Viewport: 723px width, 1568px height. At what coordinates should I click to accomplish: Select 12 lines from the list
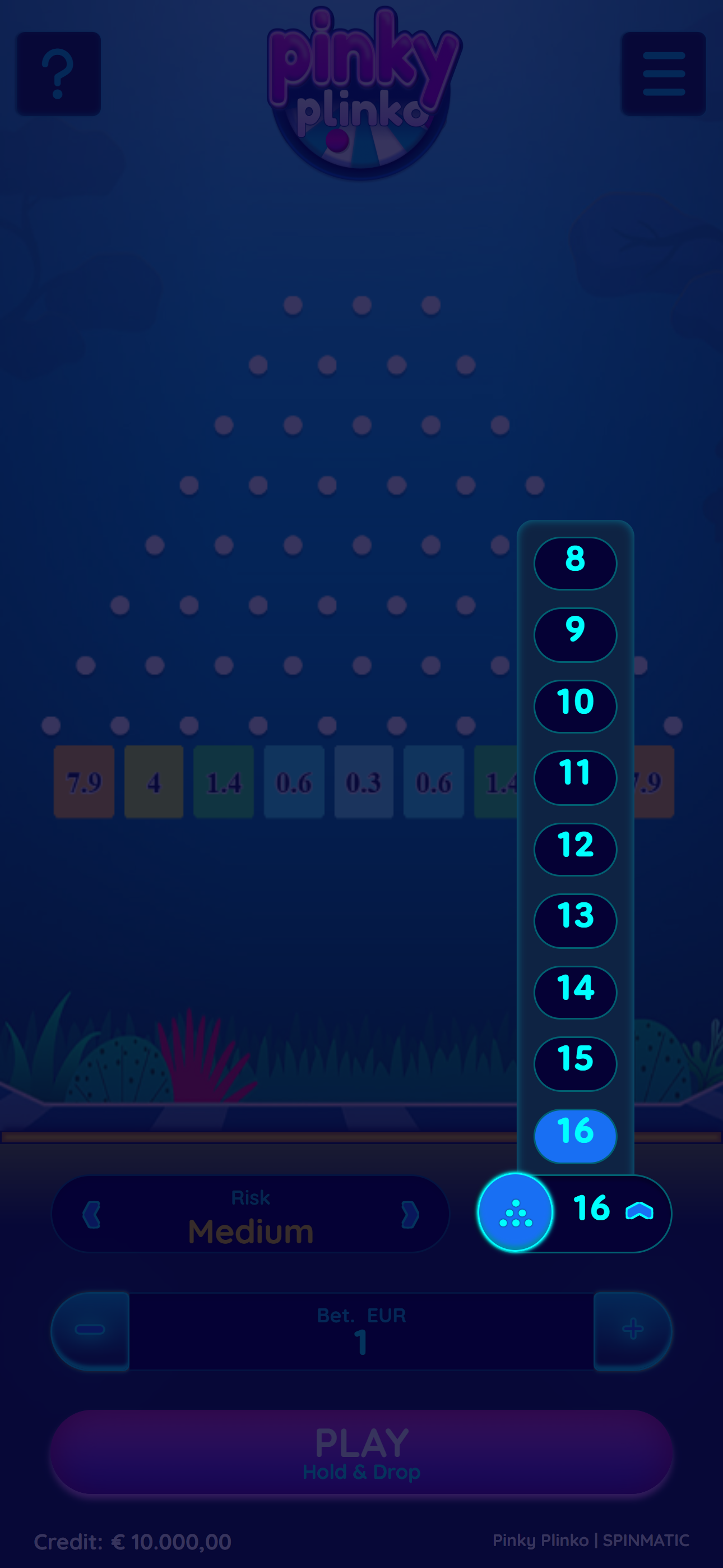[x=574, y=849]
